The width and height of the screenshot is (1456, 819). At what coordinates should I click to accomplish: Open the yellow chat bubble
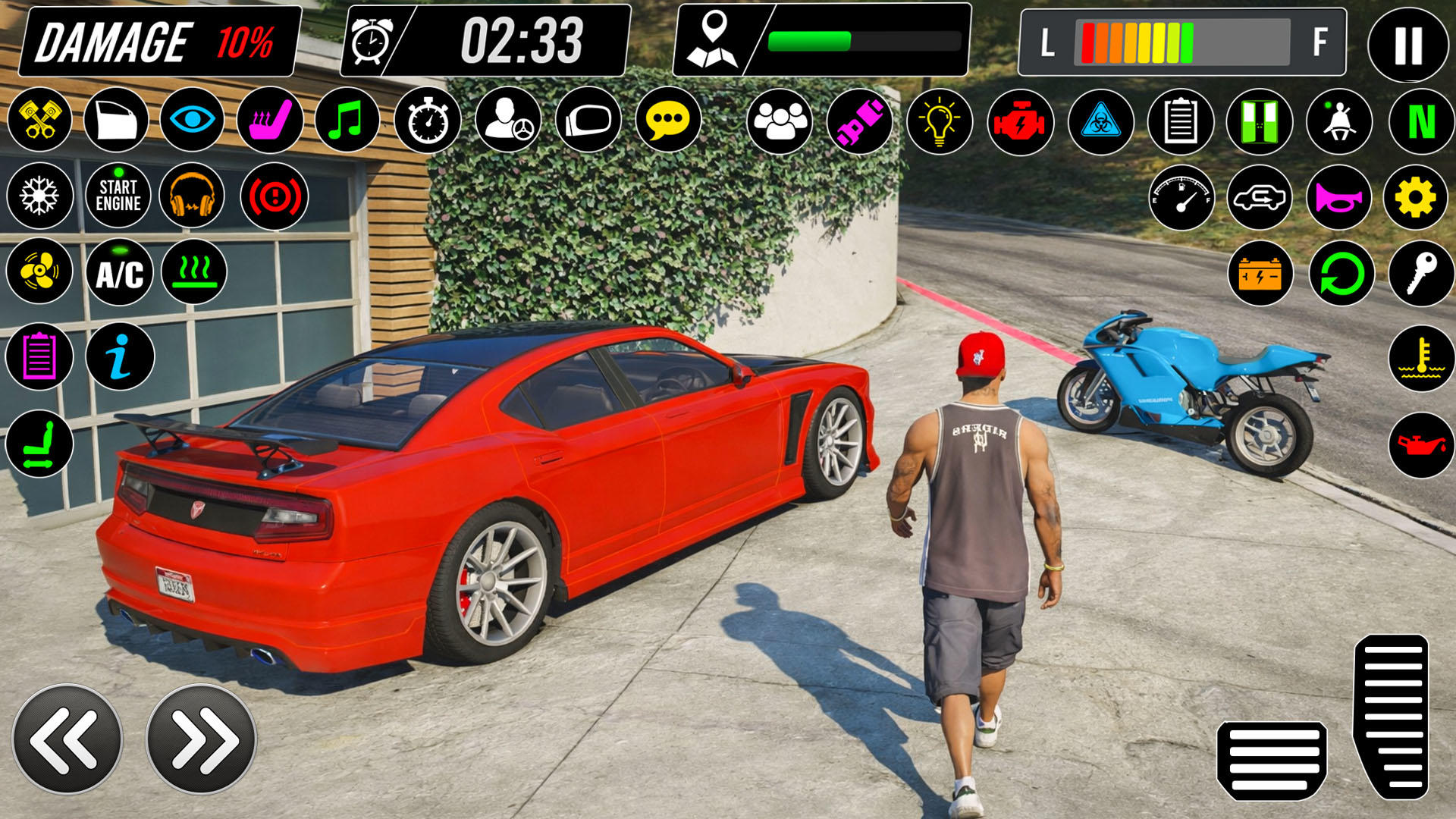667,120
